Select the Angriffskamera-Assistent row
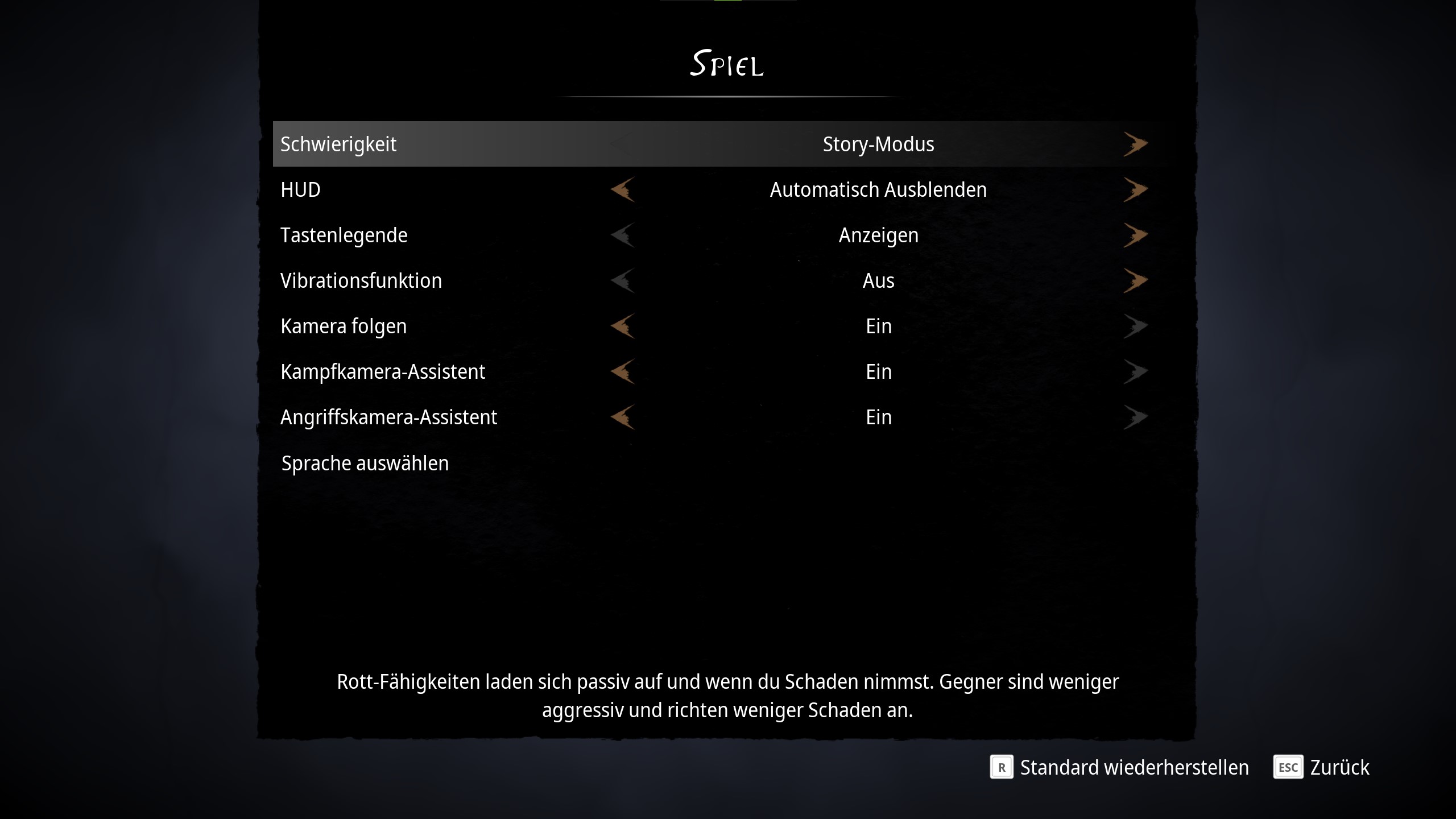This screenshot has height=819, width=1456. click(x=388, y=417)
